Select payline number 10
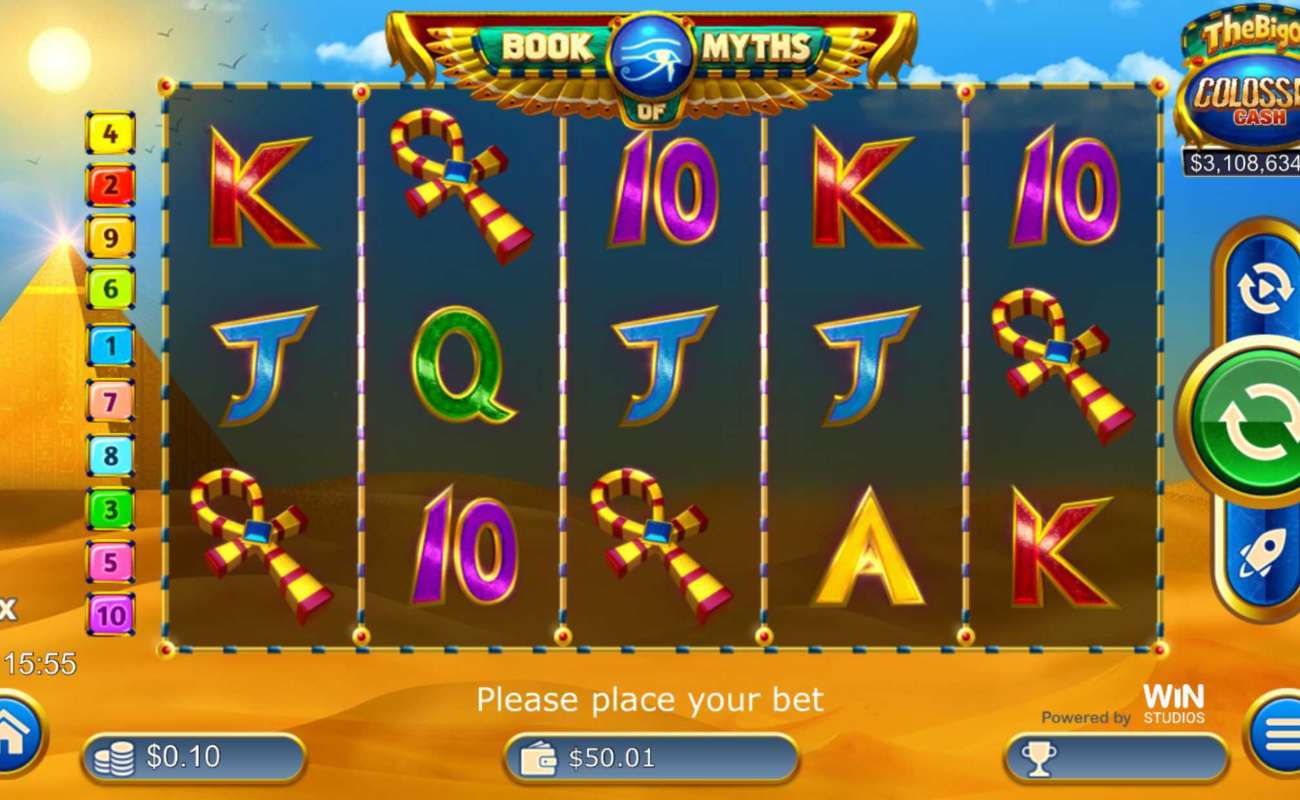Screen dimensions: 1300x800 click(x=110, y=614)
